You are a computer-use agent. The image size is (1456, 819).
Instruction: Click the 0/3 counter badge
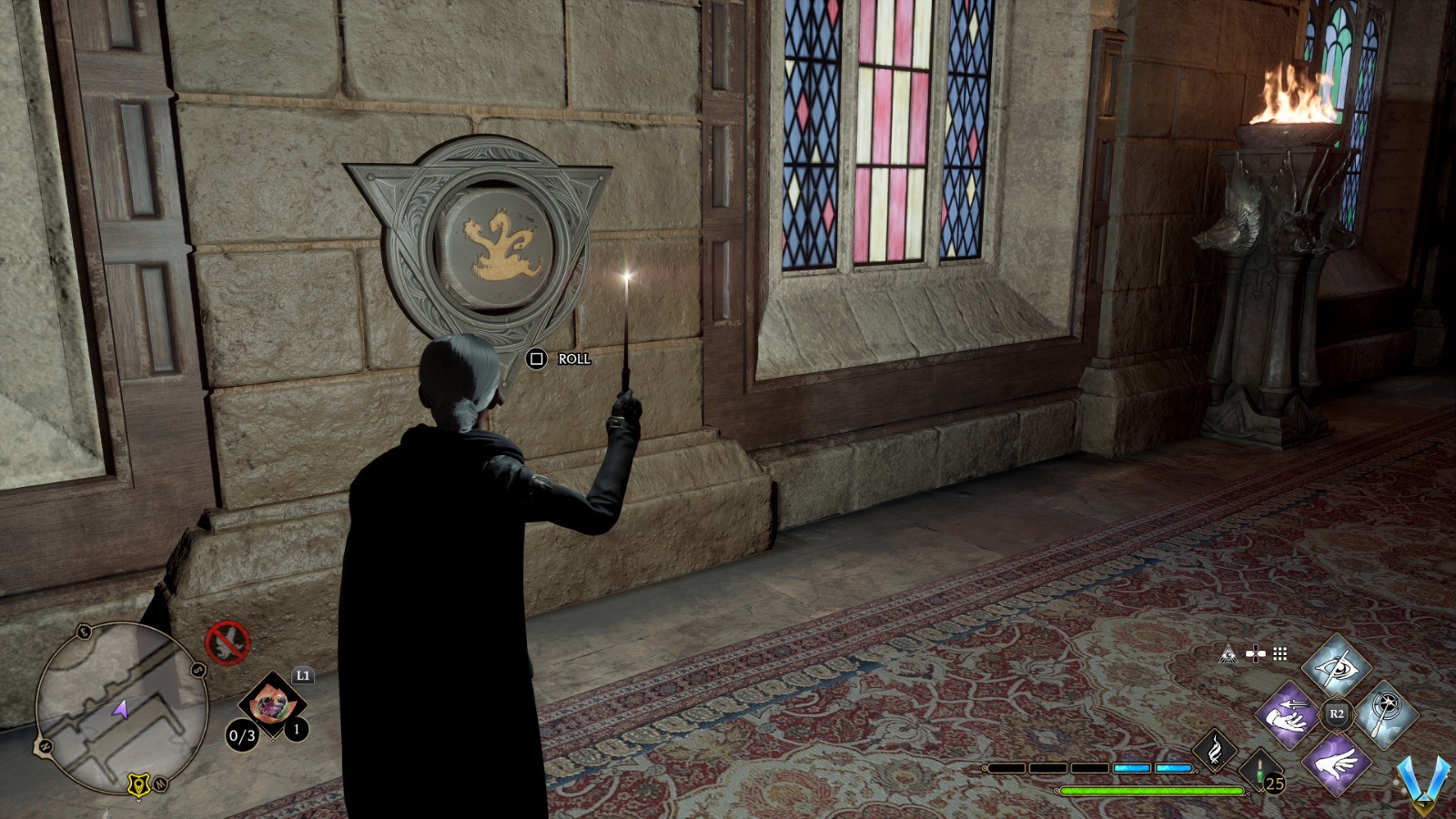coord(243,734)
